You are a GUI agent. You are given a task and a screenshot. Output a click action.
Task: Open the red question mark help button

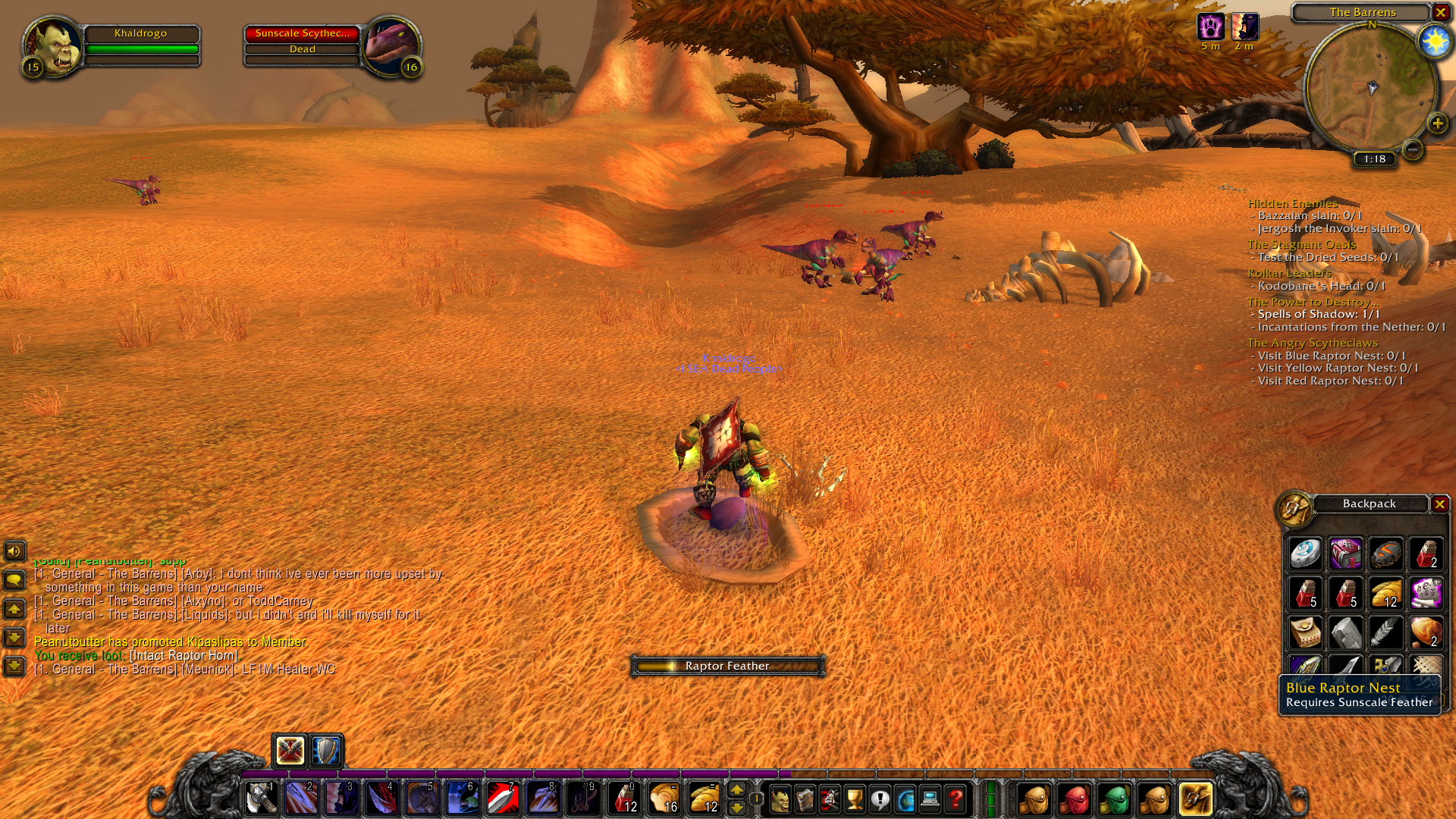955,799
